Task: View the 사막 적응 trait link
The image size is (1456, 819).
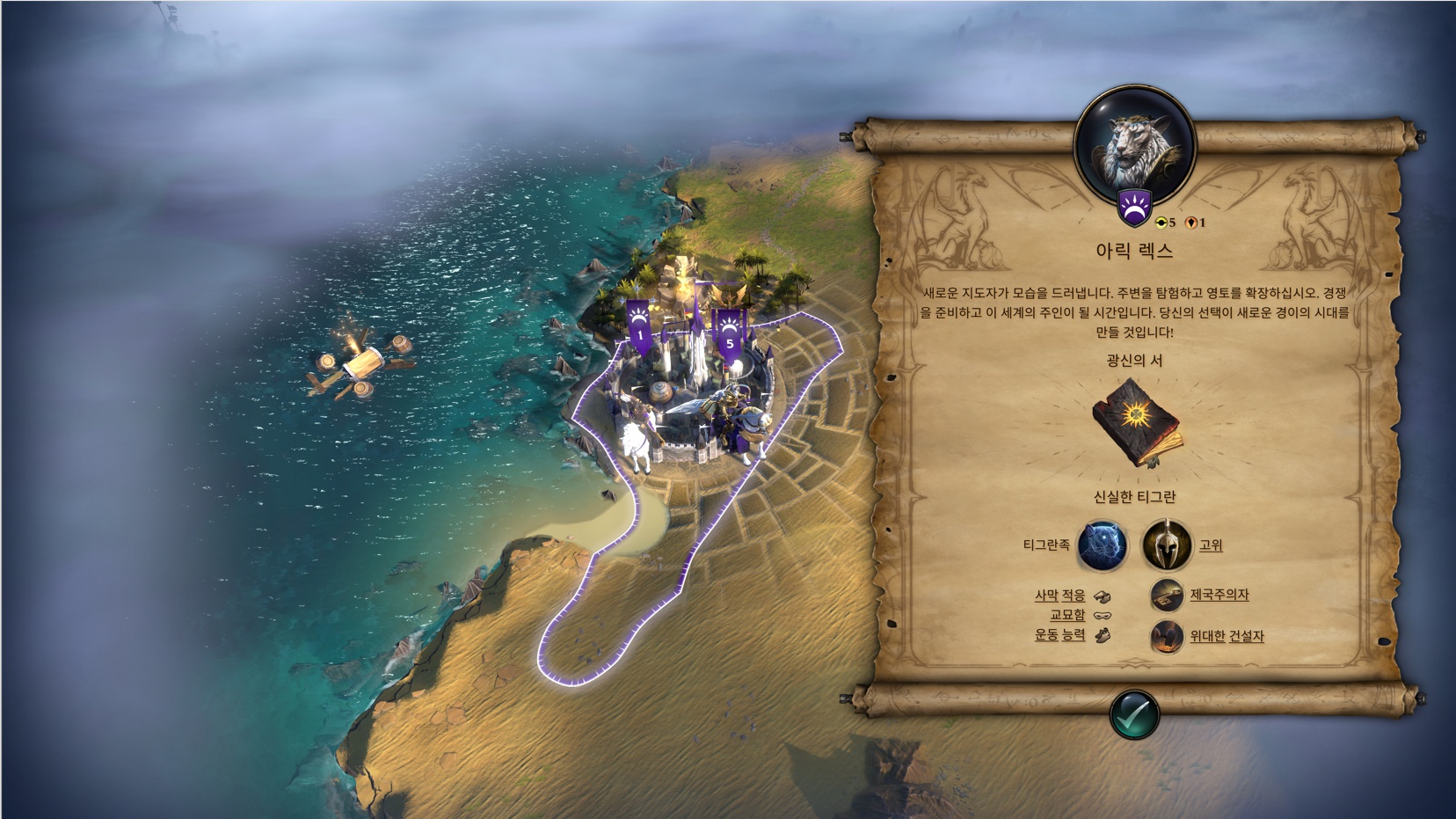Action: pos(1059,596)
